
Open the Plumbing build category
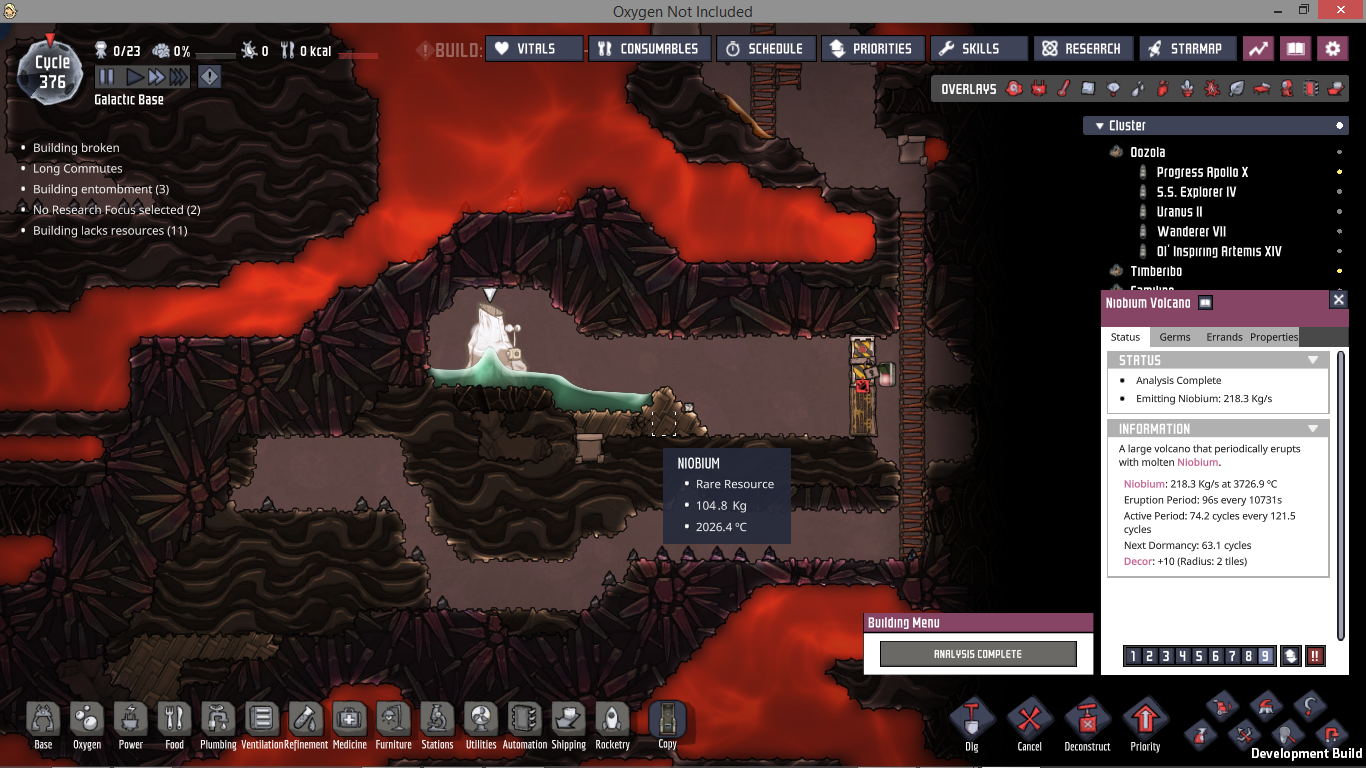[x=217, y=722]
